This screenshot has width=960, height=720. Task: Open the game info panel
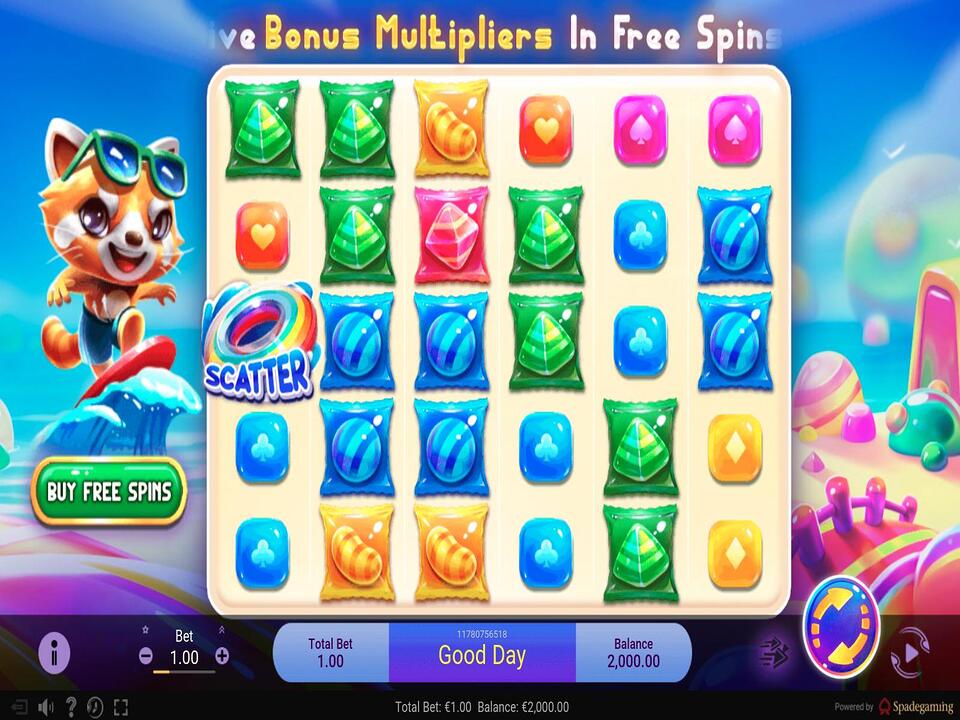tap(54, 653)
